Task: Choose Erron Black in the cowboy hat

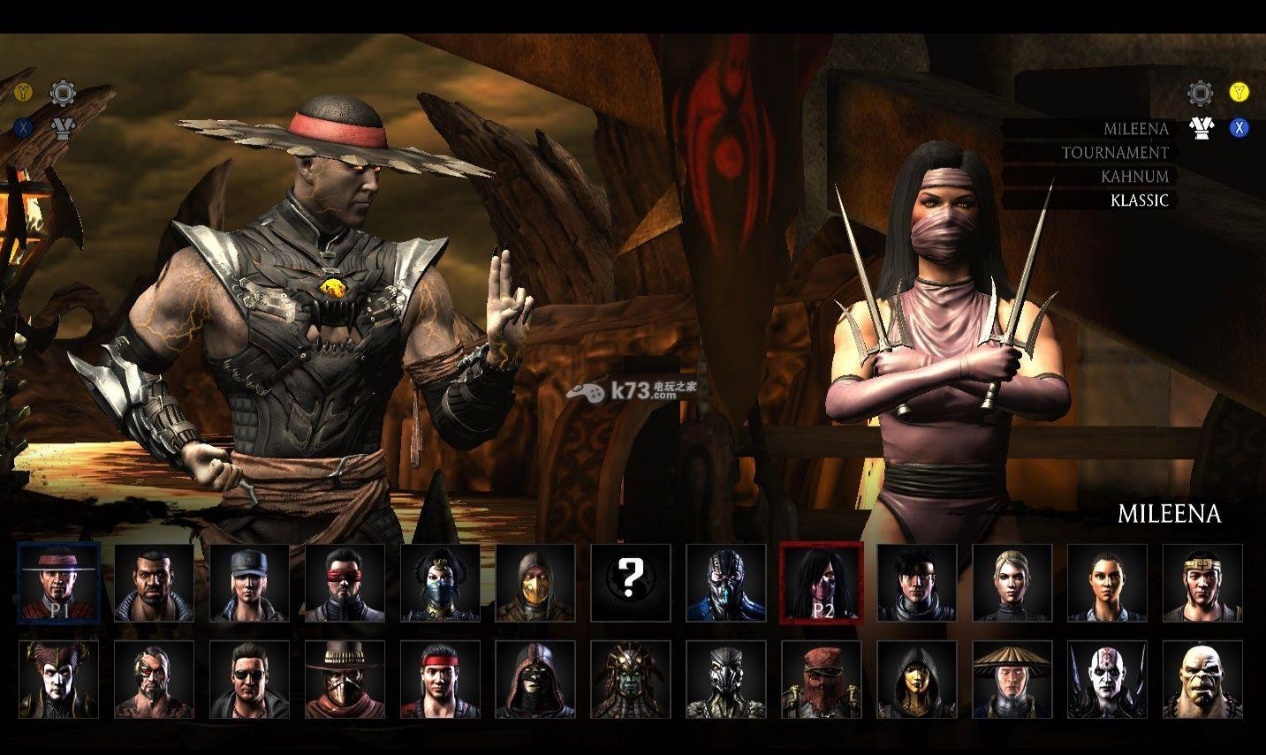Action: (x=345, y=680)
